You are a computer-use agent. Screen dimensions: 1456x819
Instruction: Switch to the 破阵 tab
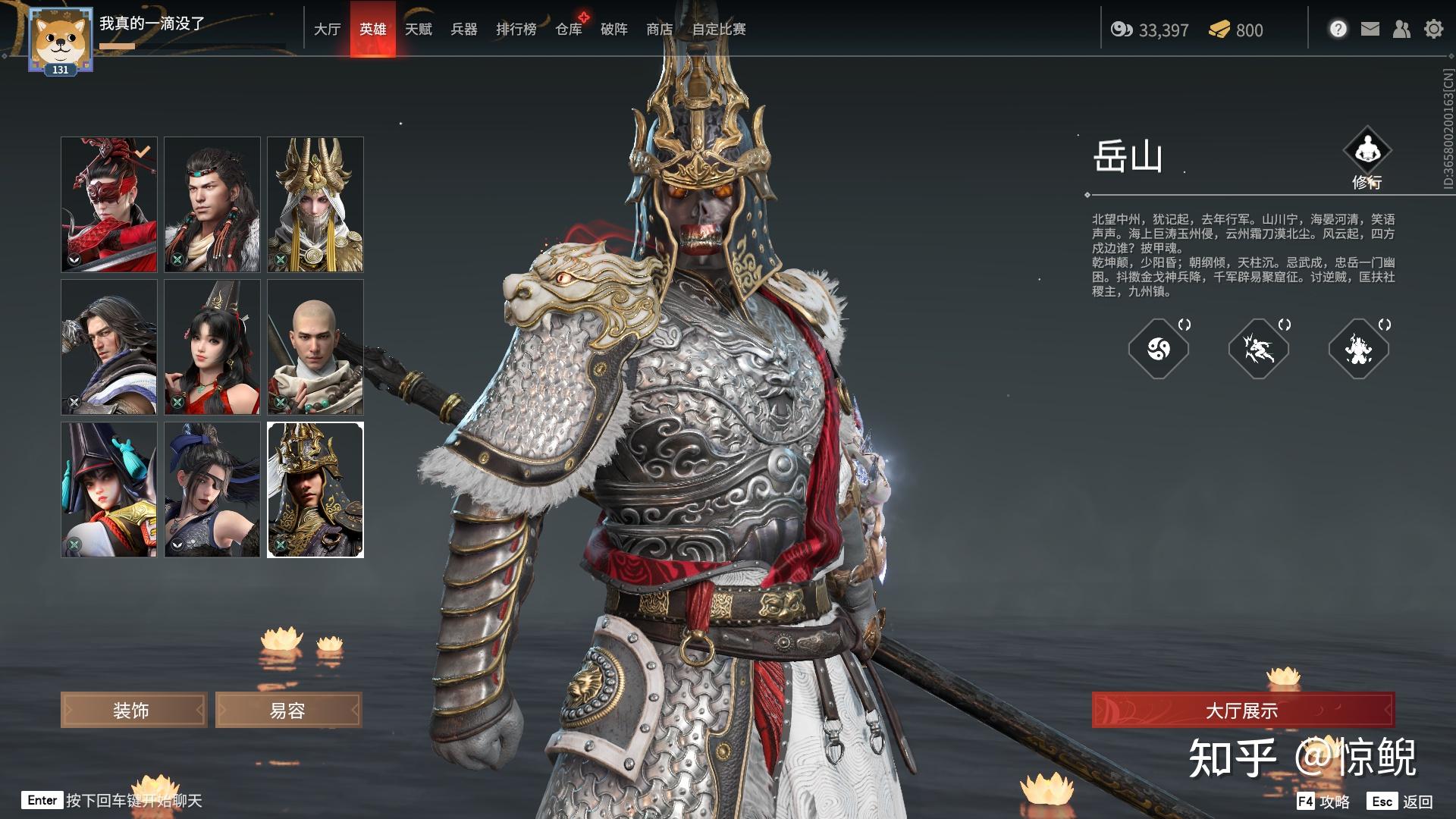tap(613, 30)
